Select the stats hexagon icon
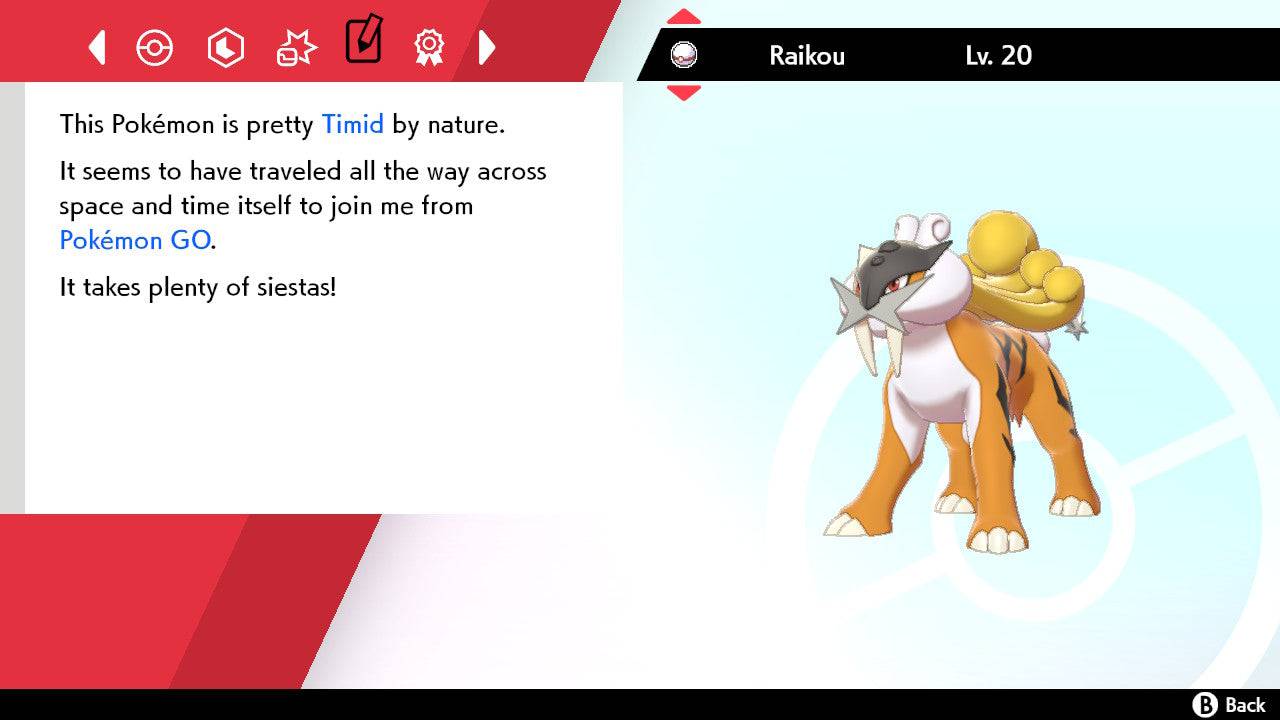 coord(225,46)
